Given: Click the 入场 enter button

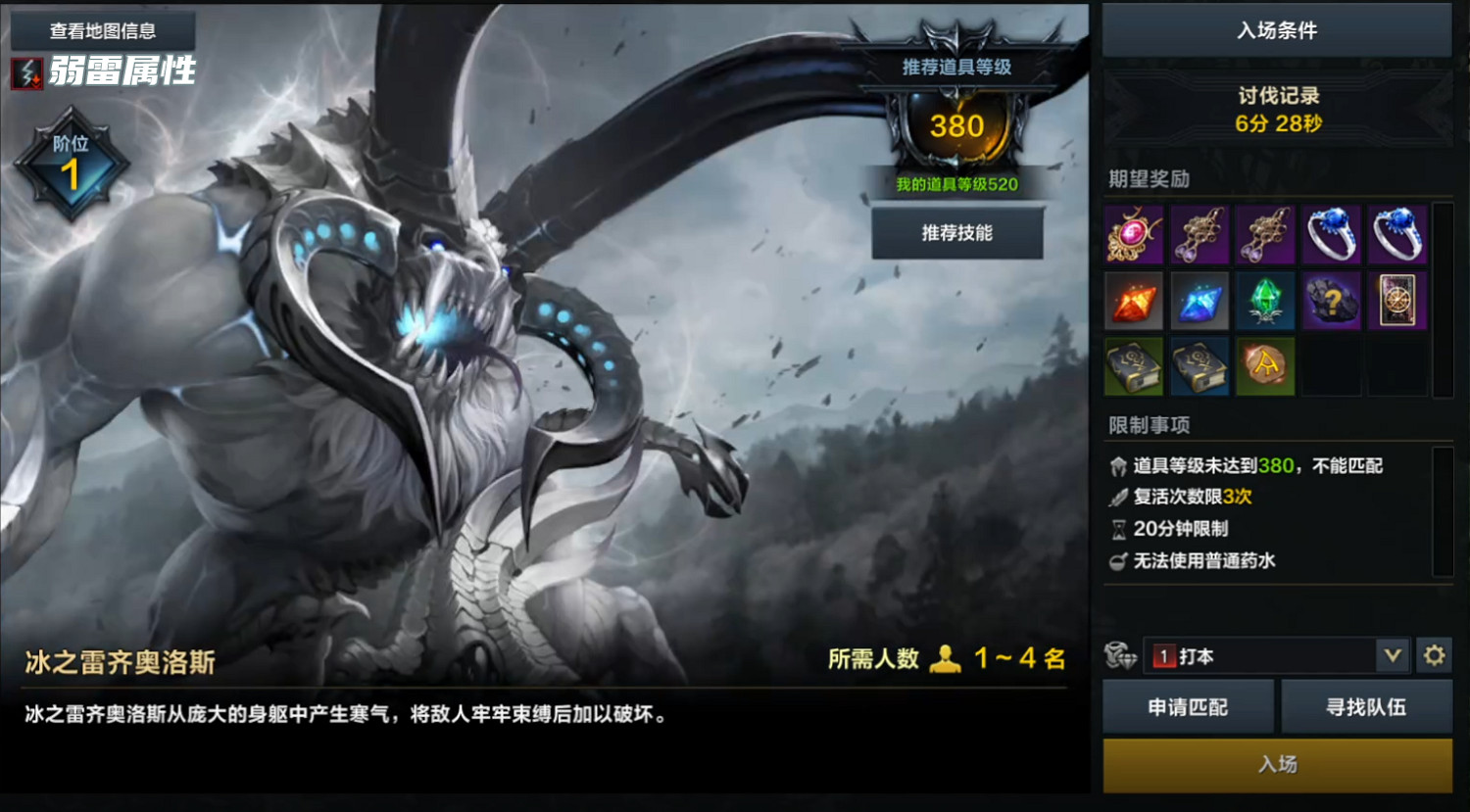Looking at the screenshot, I should tap(1277, 765).
